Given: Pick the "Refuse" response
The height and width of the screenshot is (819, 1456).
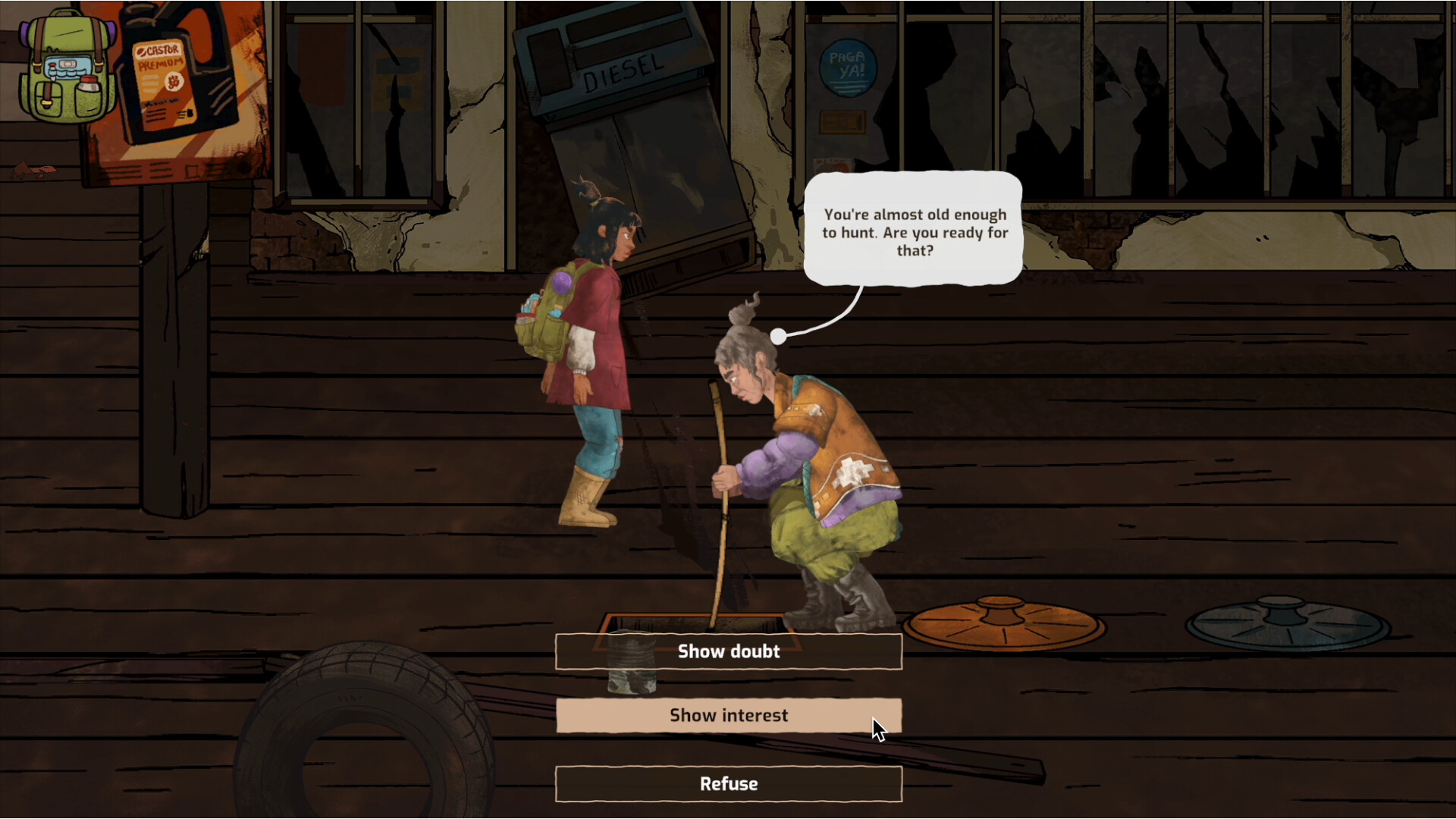Looking at the screenshot, I should tap(728, 783).
